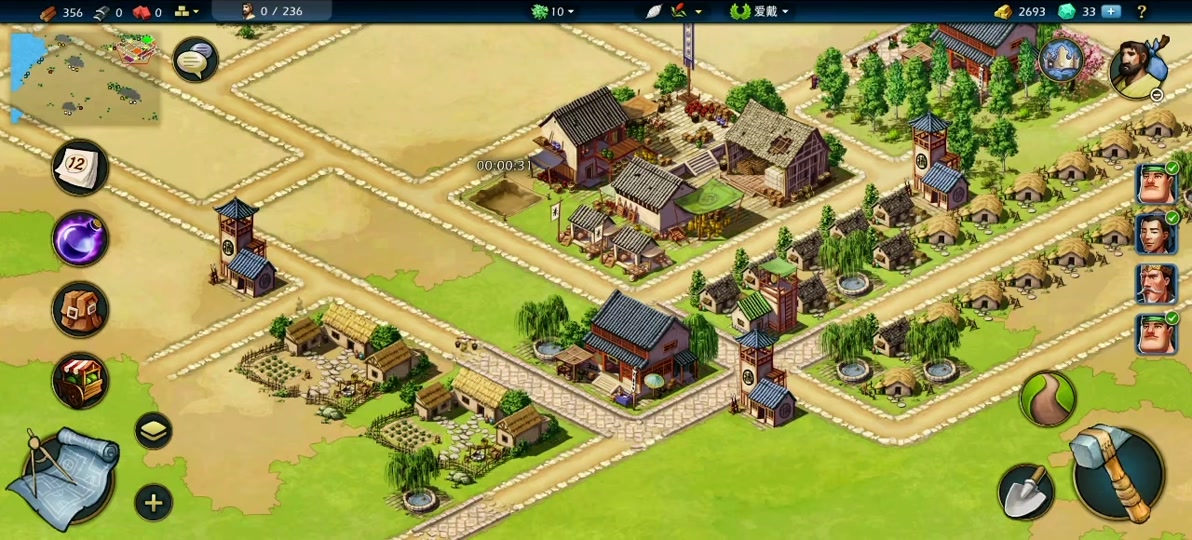Open the bearded advisor portrait
This screenshot has width=1192, height=540.
(x=1139, y=68)
